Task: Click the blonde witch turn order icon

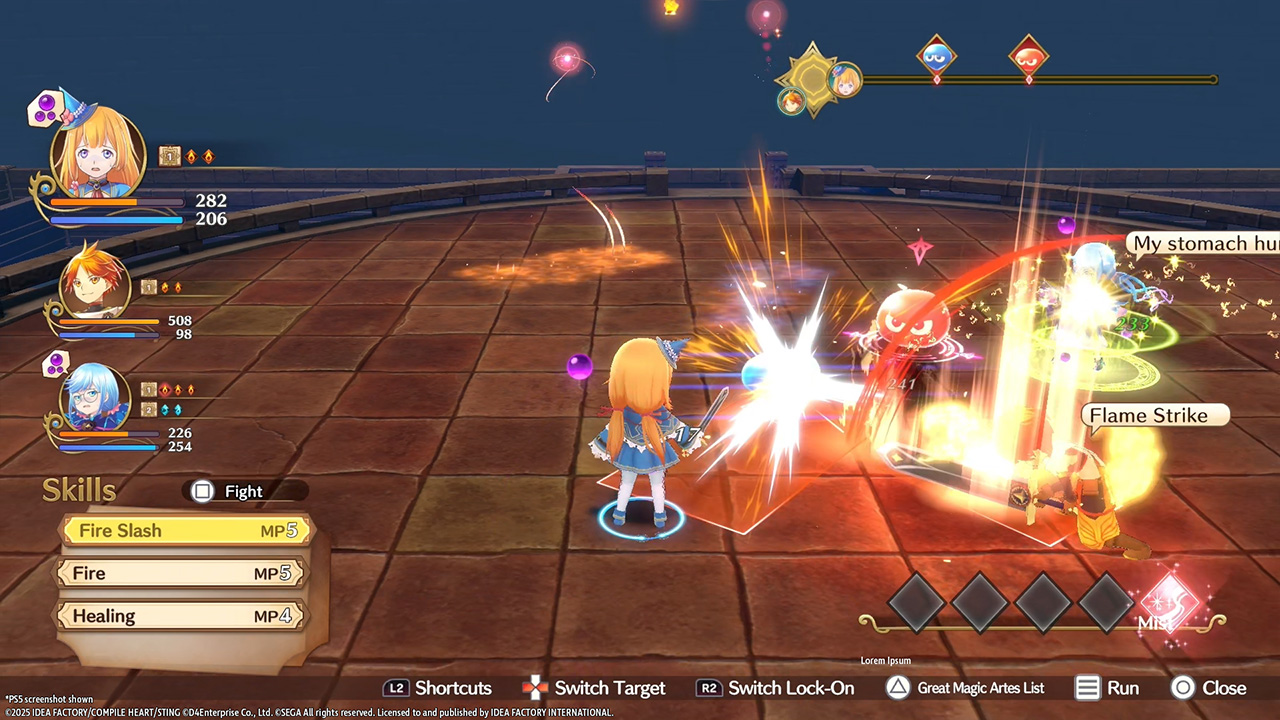Action: (x=845, y=79)
